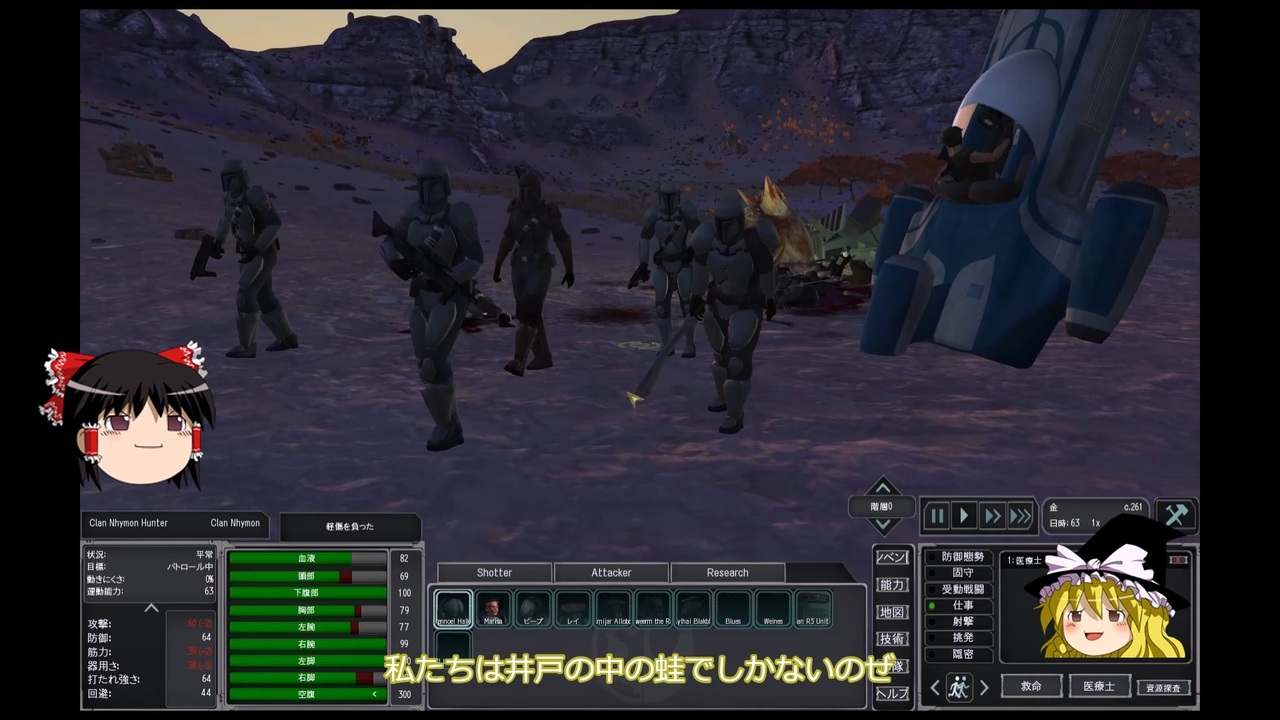This screenshot has width=1280, height=720.
Task: Click the down chevron below 階層0
Action: [882, 524]
